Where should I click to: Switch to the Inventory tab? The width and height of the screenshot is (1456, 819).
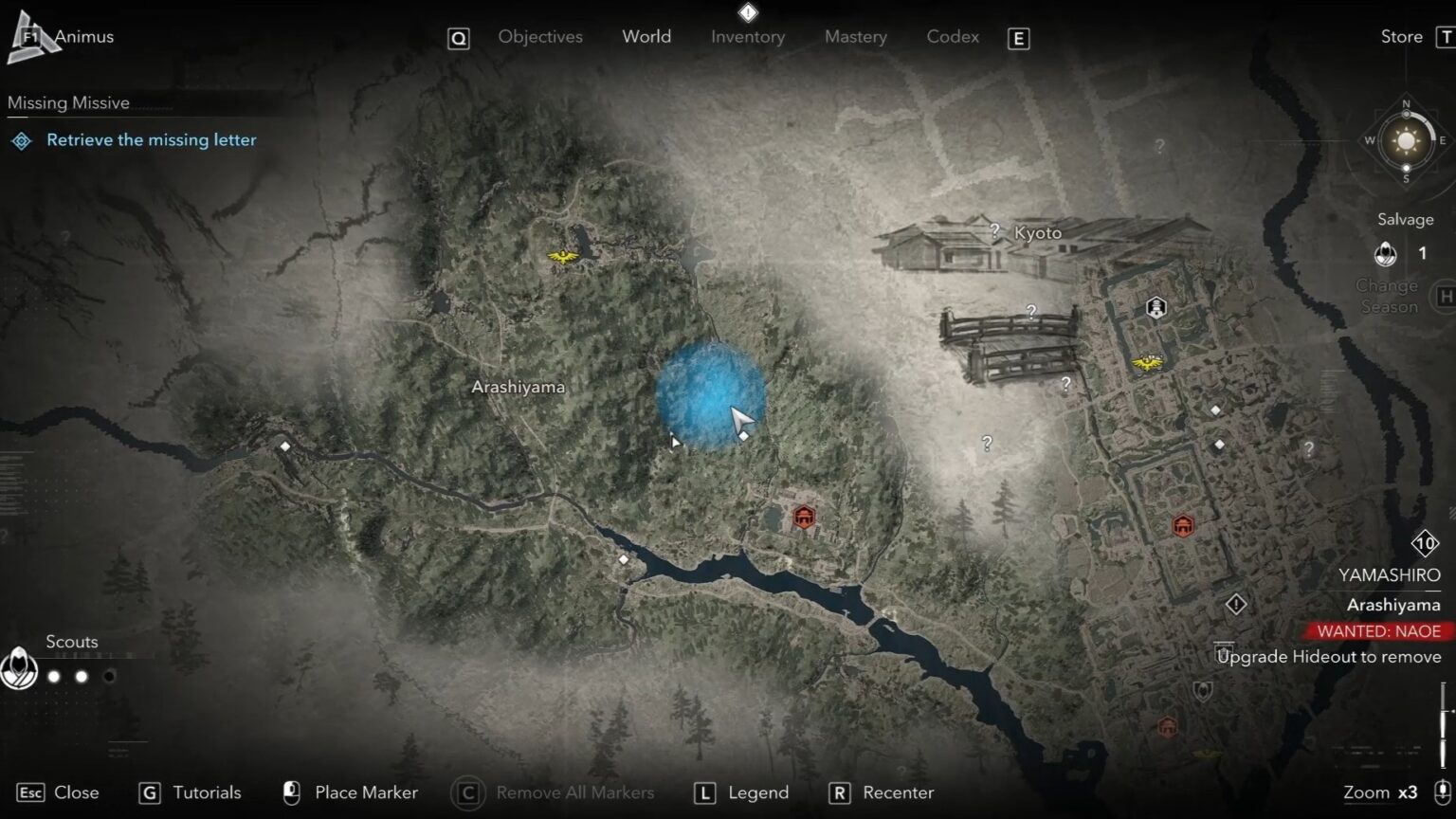(747, 36)
